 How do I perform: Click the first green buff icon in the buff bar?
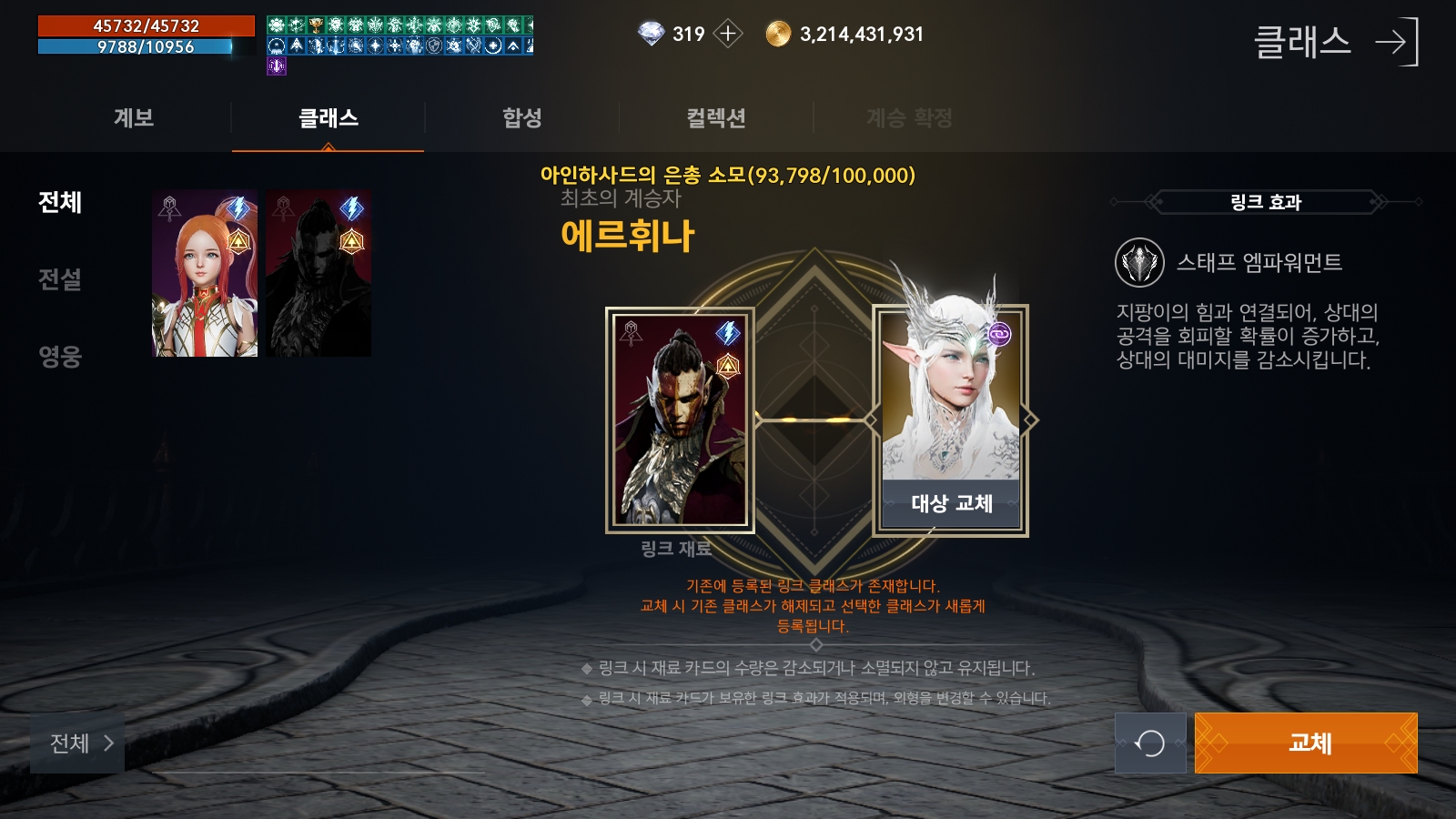275,25
